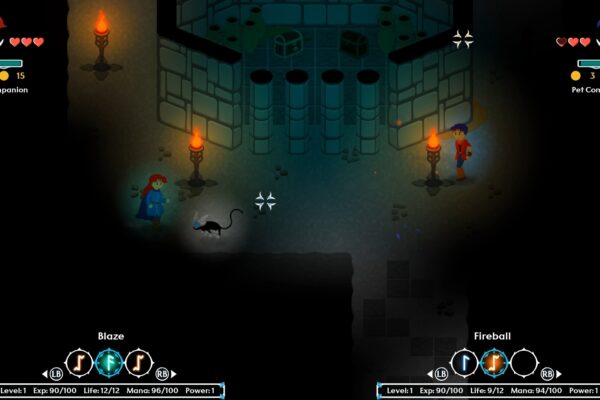This screenshot has height=400, width=600.
Task: Select the highlighted cyan Blaze rune spell
Action: point(110,362)
